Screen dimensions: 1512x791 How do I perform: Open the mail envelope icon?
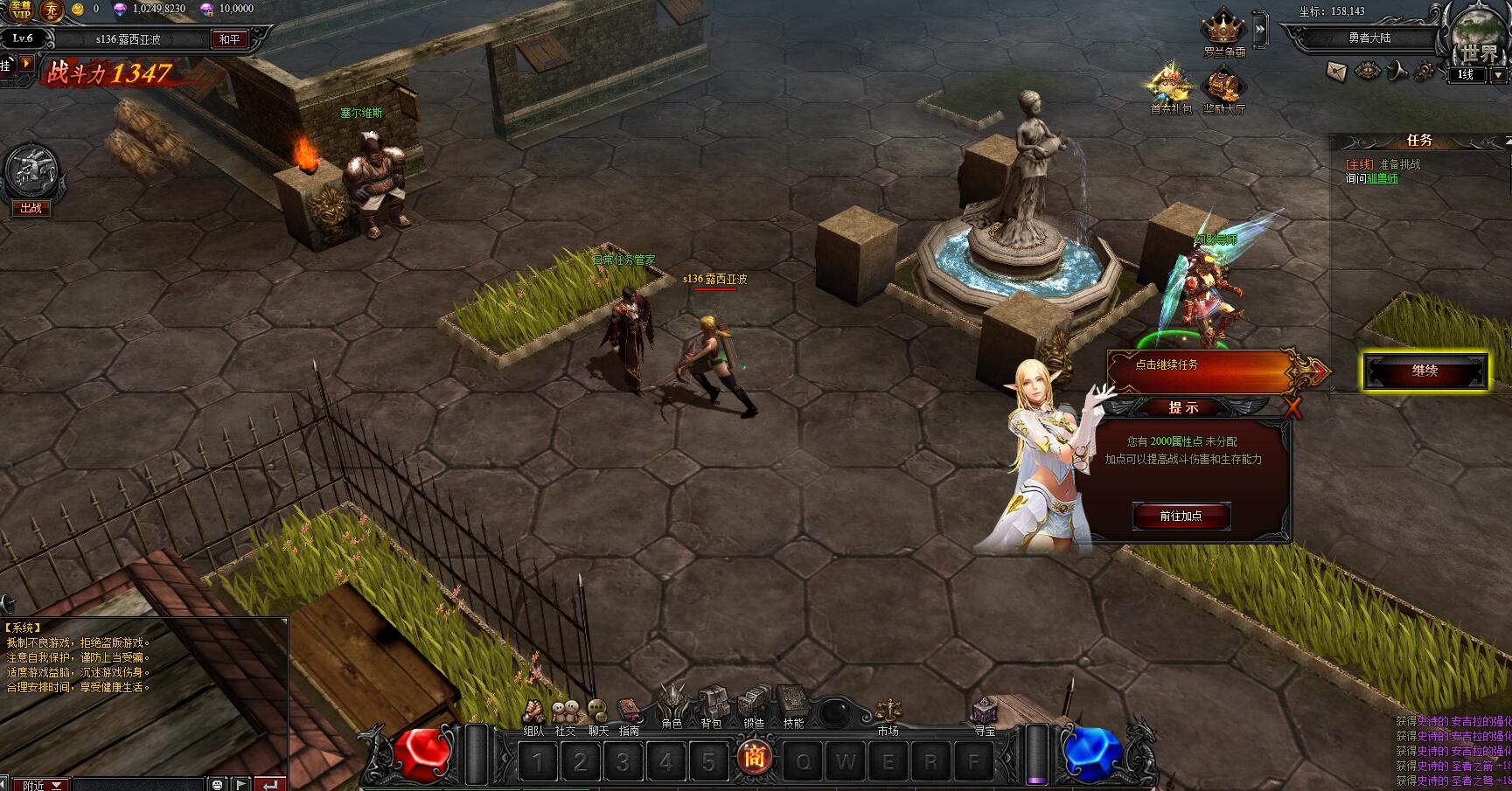tap(1336, 71)
